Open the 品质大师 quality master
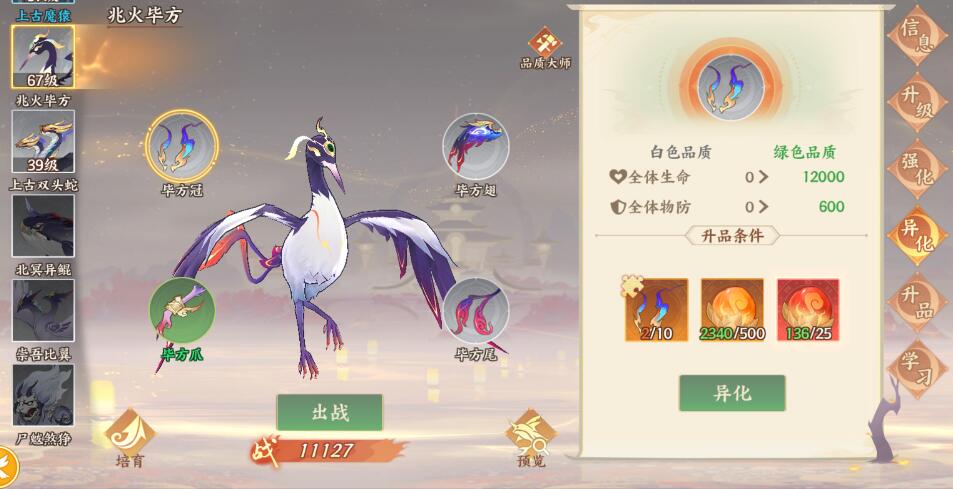953x489 pixels. tap(546, 46)
